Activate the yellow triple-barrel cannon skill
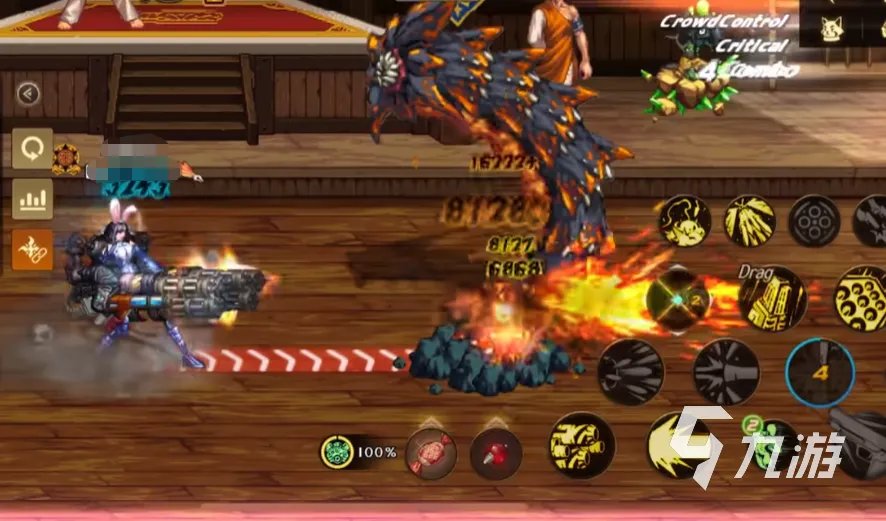 (581, 445)
